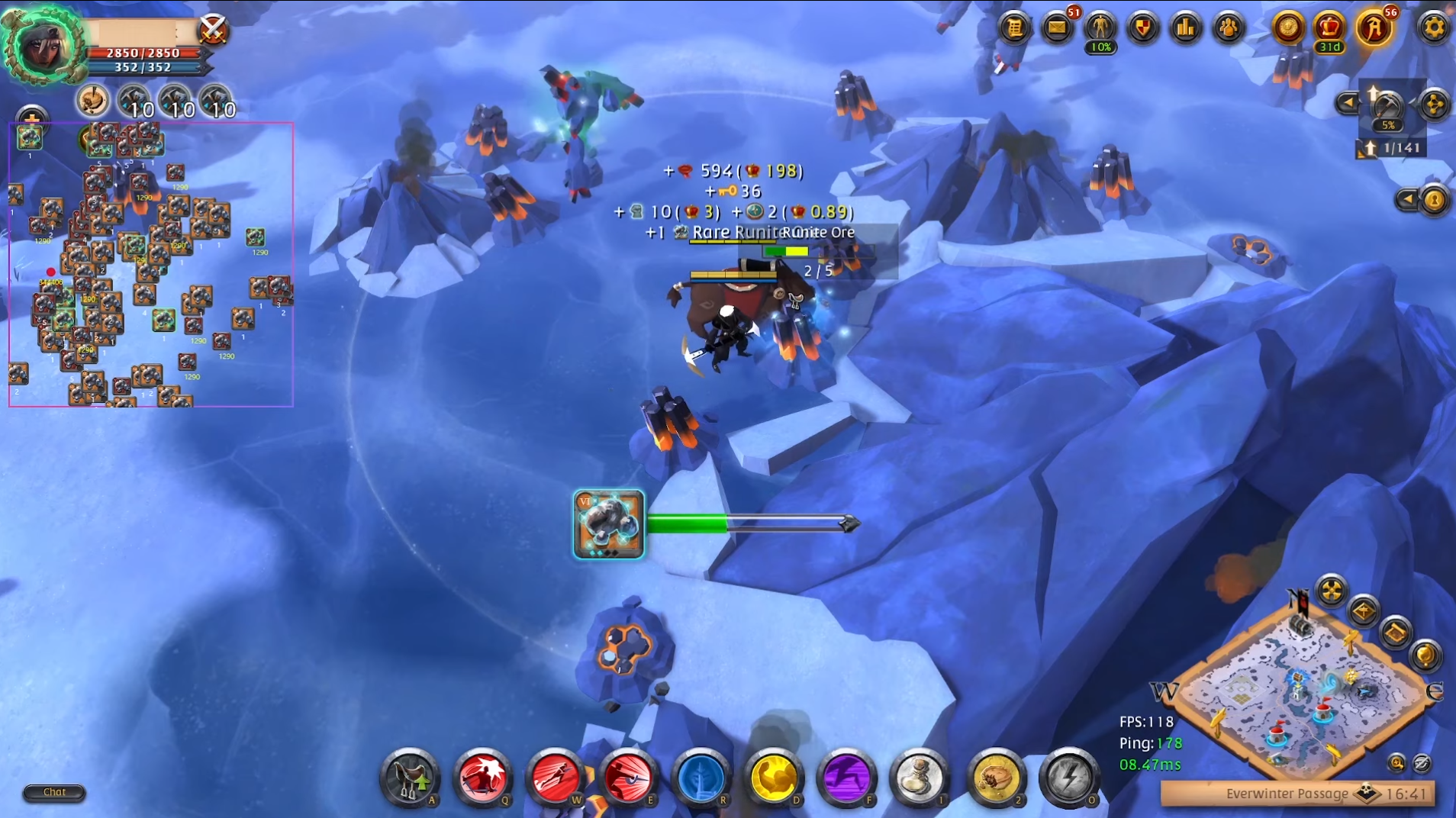Open the premium crown menu

1329,27
